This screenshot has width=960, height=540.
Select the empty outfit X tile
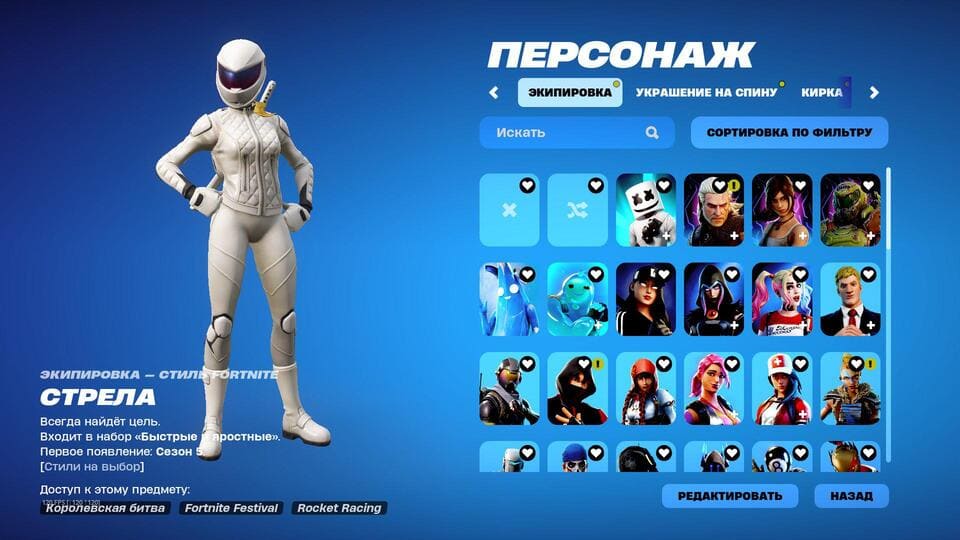pyautogui.click(x=509, y=210)
